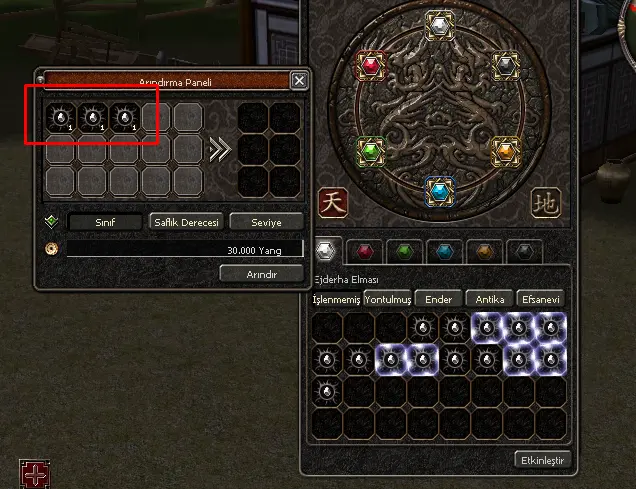This screenshot has height=489, width=636.
Task: Show the Ender grade tab
Action: (439, 299)
